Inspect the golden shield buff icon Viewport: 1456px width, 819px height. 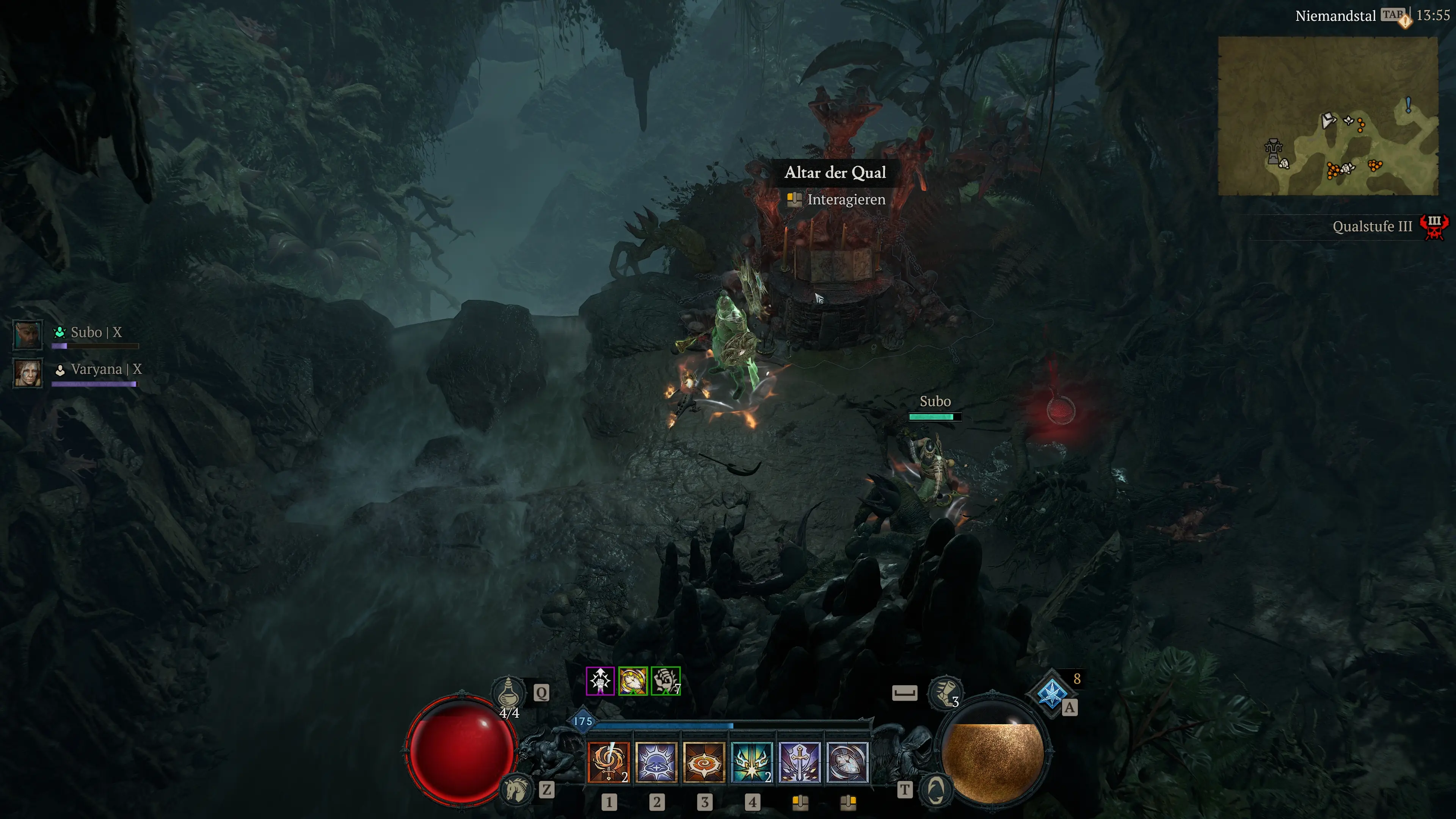632,681
